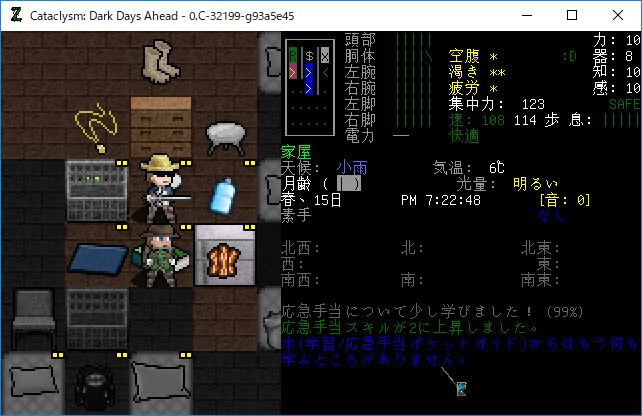Click the overmap minimap panel in the sidebar

point(309,87)
